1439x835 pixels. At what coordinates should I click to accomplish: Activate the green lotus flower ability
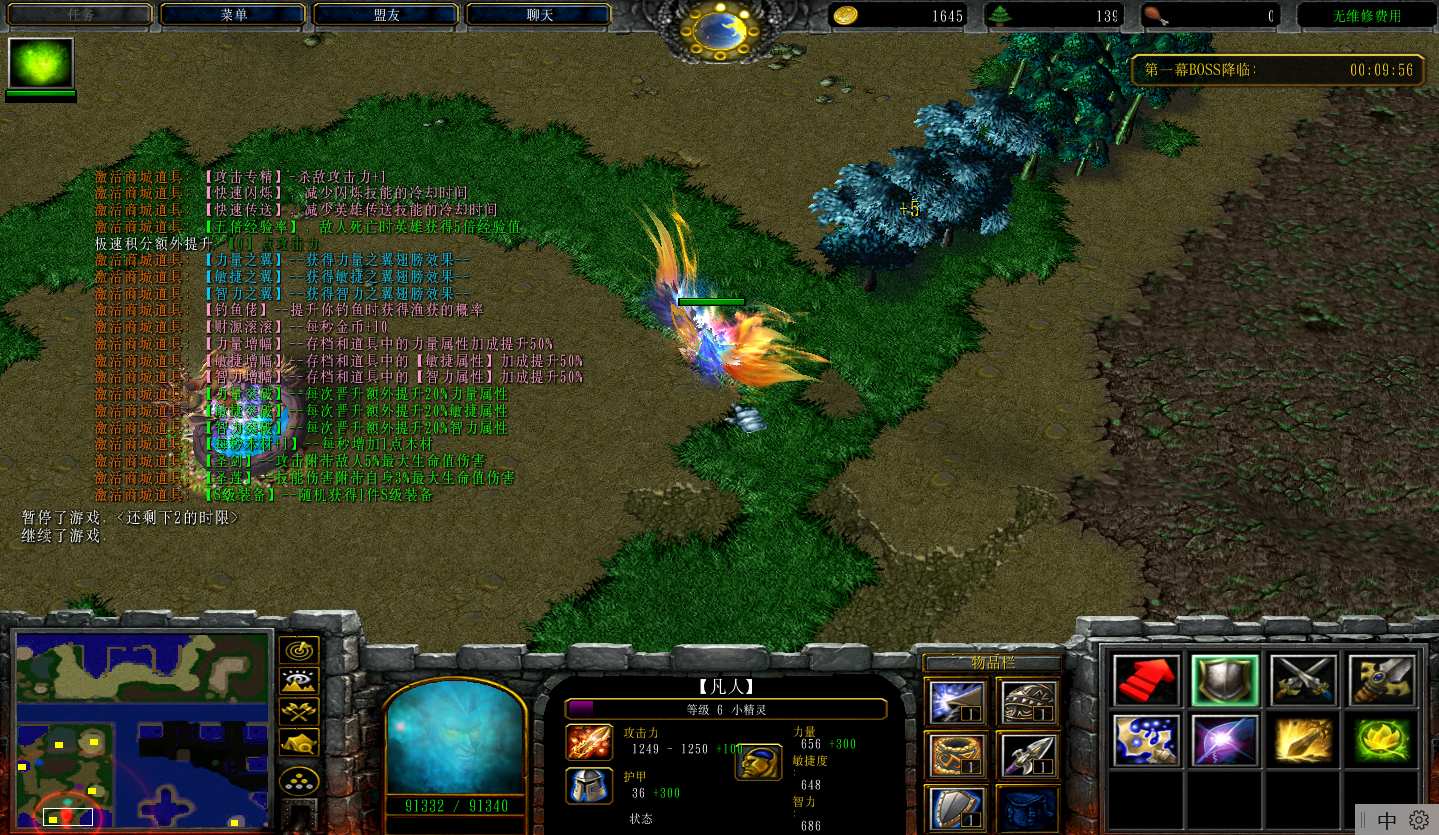1381,740
